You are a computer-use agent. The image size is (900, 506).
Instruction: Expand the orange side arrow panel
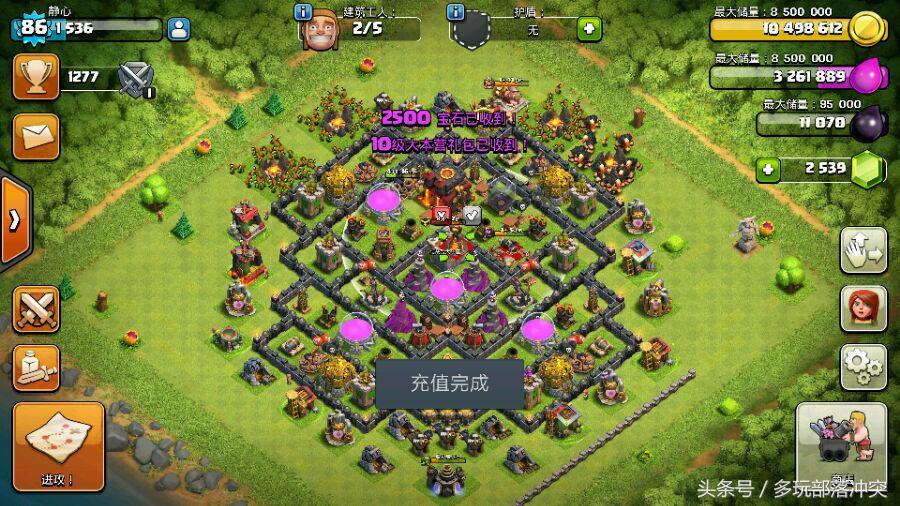point(14,221)
